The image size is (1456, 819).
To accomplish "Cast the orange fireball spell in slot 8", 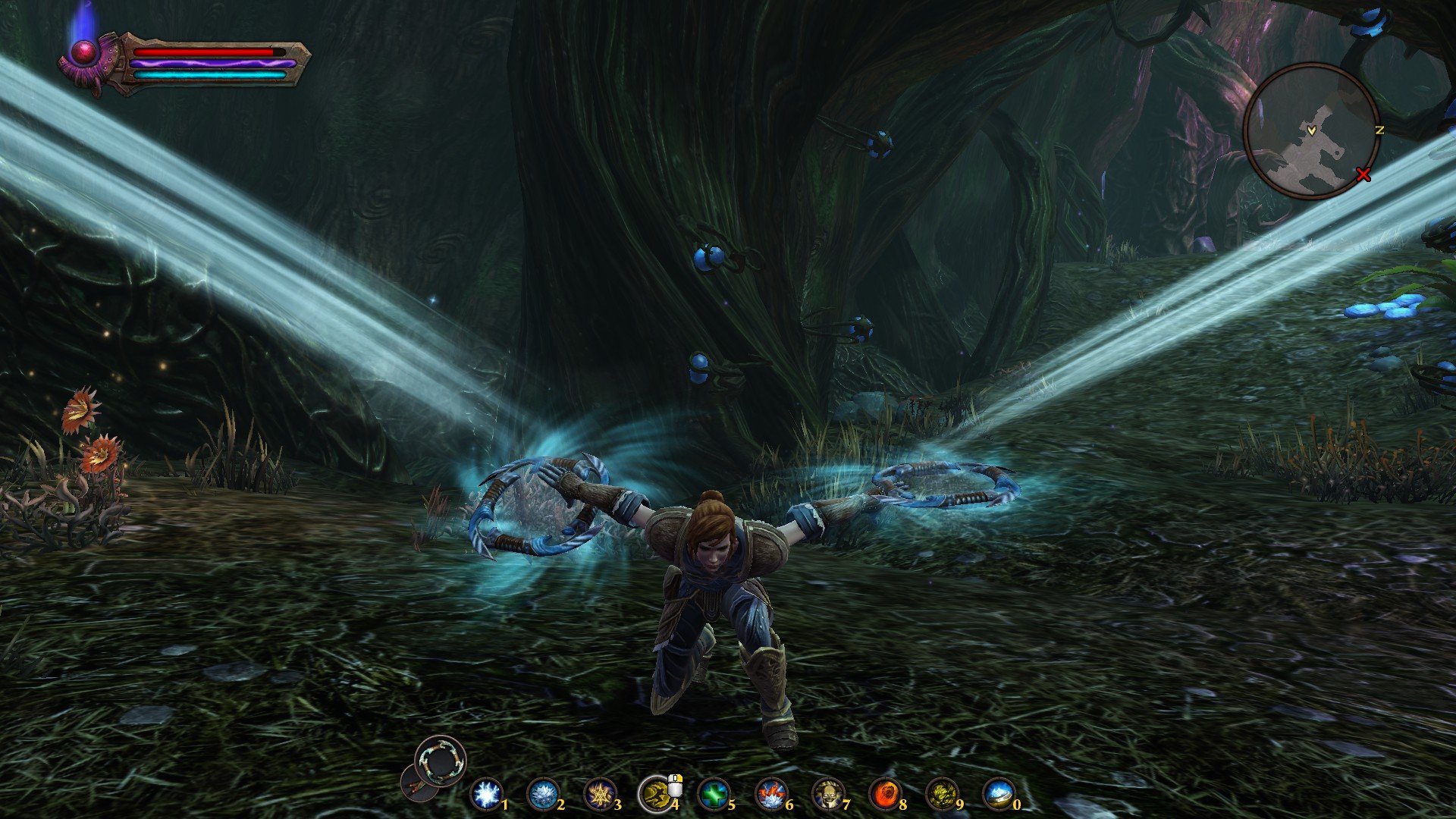I will click(x=884, y=795).
